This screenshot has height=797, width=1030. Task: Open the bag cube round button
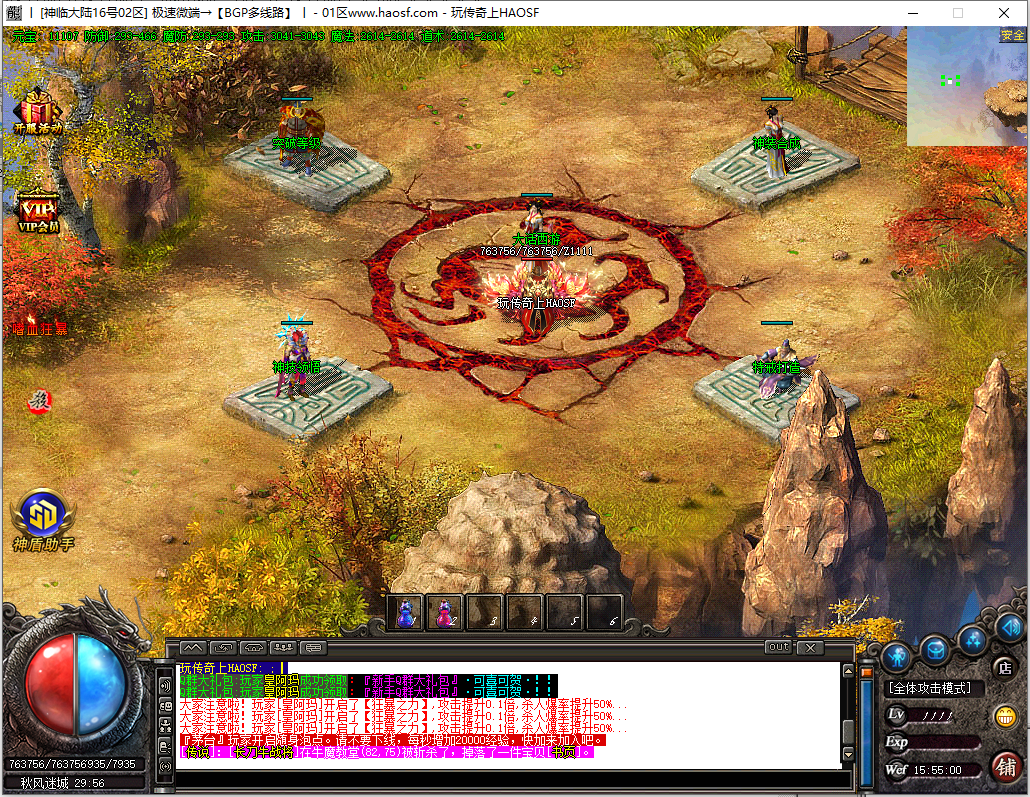(935, 650)
